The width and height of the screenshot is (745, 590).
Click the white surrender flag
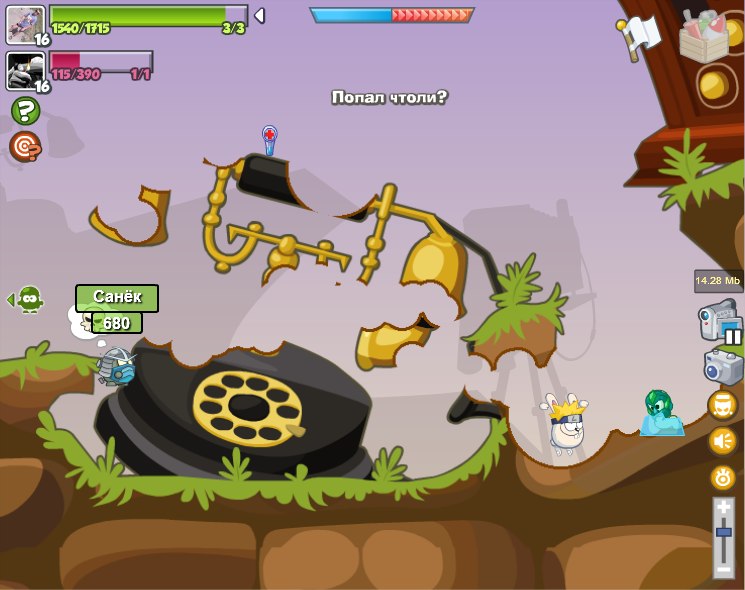click(641, 37)
